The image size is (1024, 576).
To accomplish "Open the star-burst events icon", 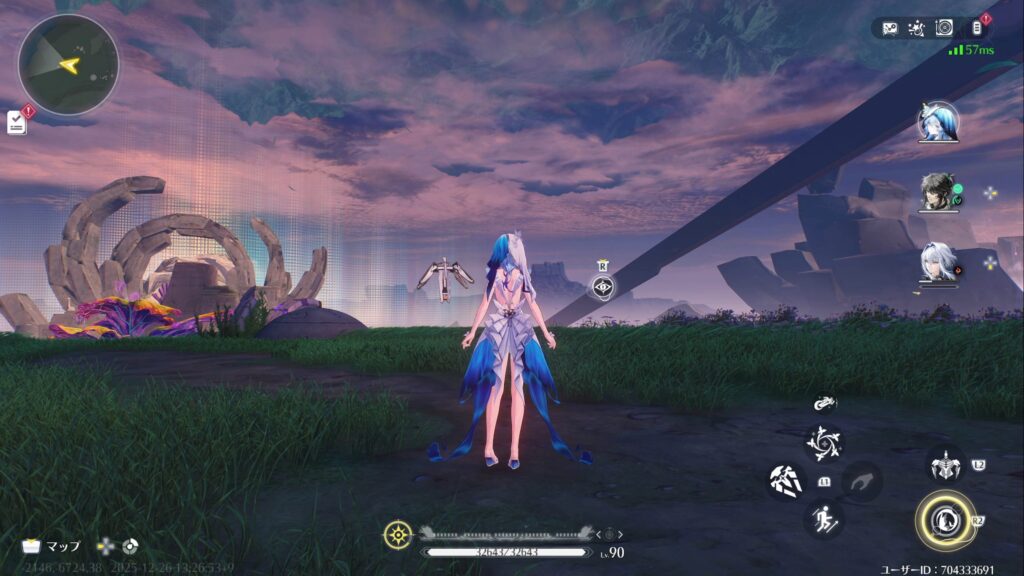I will 917,28.
